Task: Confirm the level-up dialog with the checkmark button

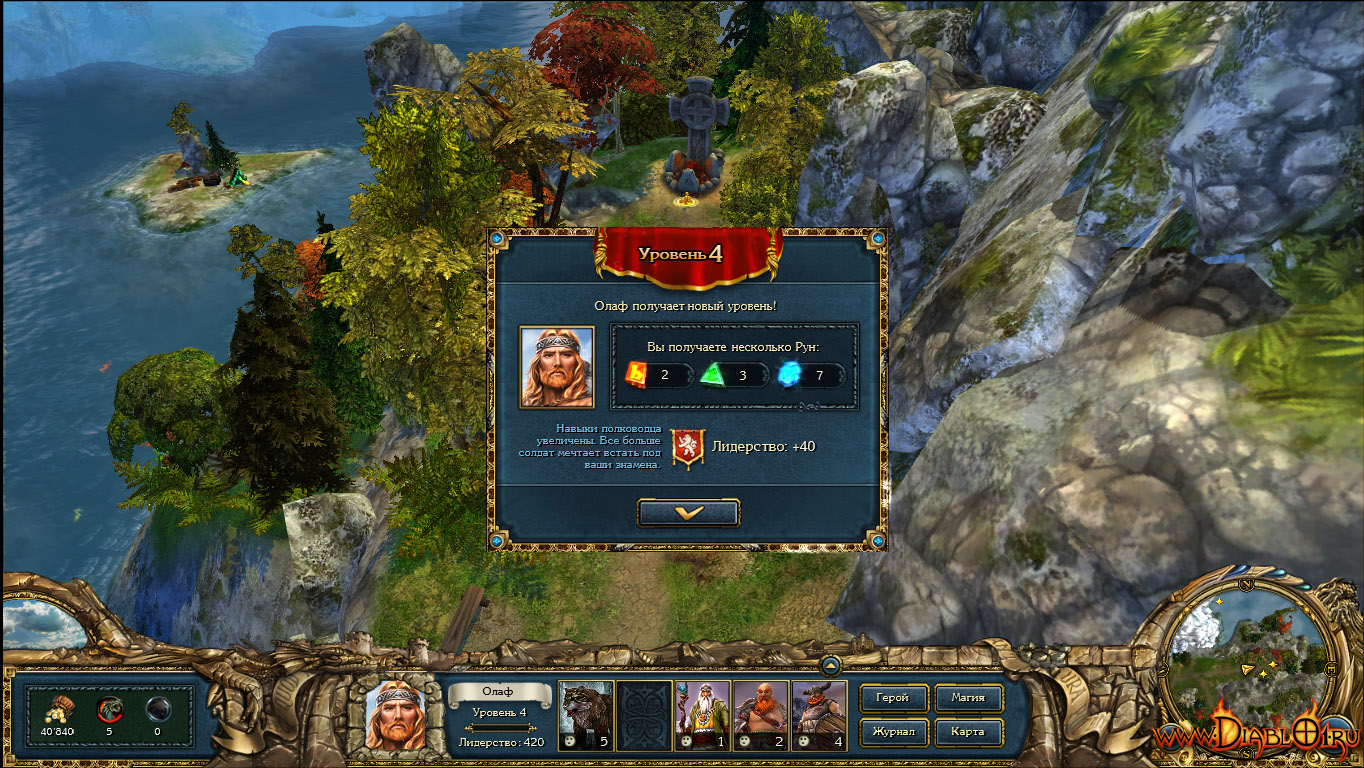Action: [689, 512]
